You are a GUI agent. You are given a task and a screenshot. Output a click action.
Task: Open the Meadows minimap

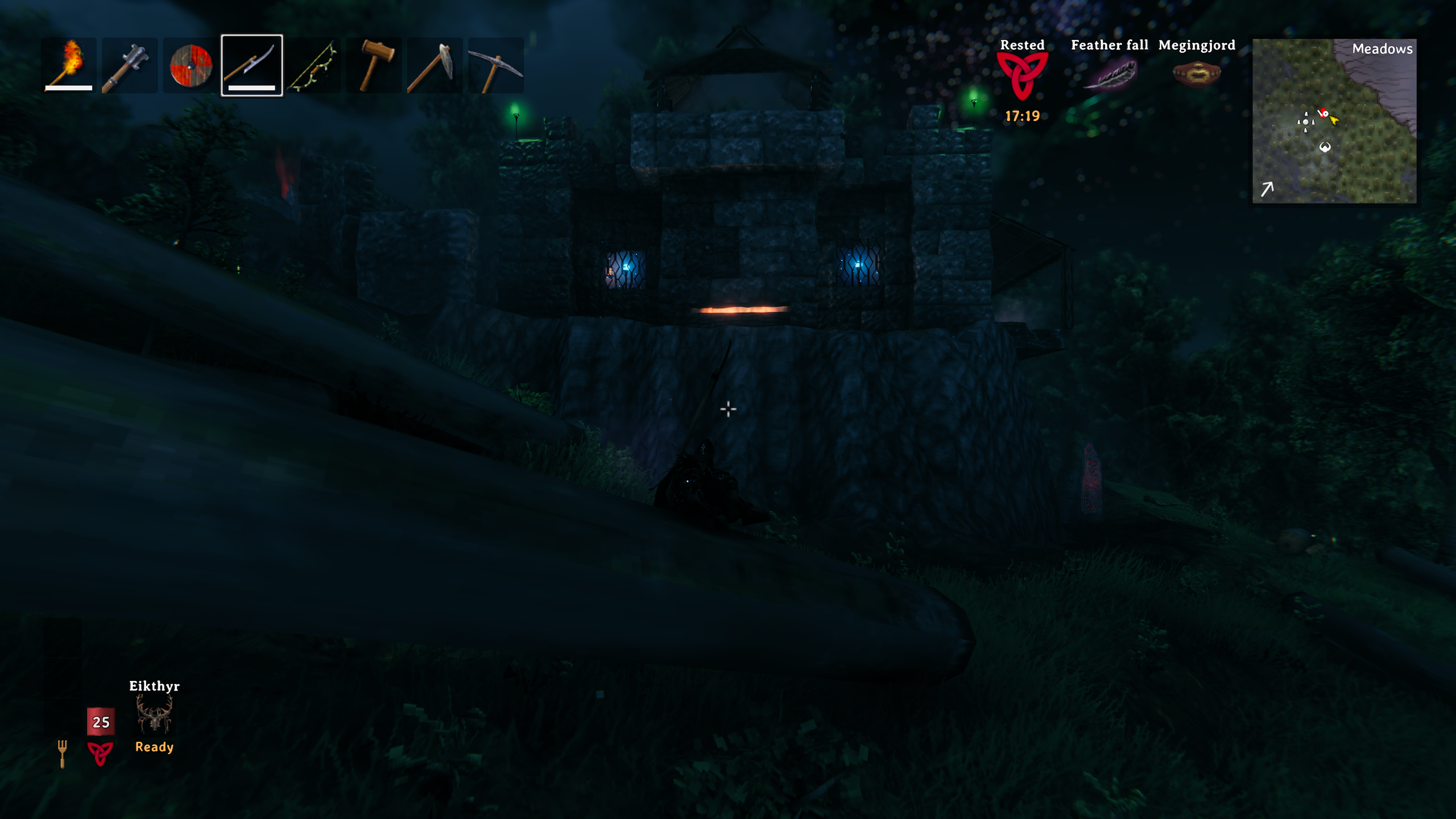[x=1334, y=121]
